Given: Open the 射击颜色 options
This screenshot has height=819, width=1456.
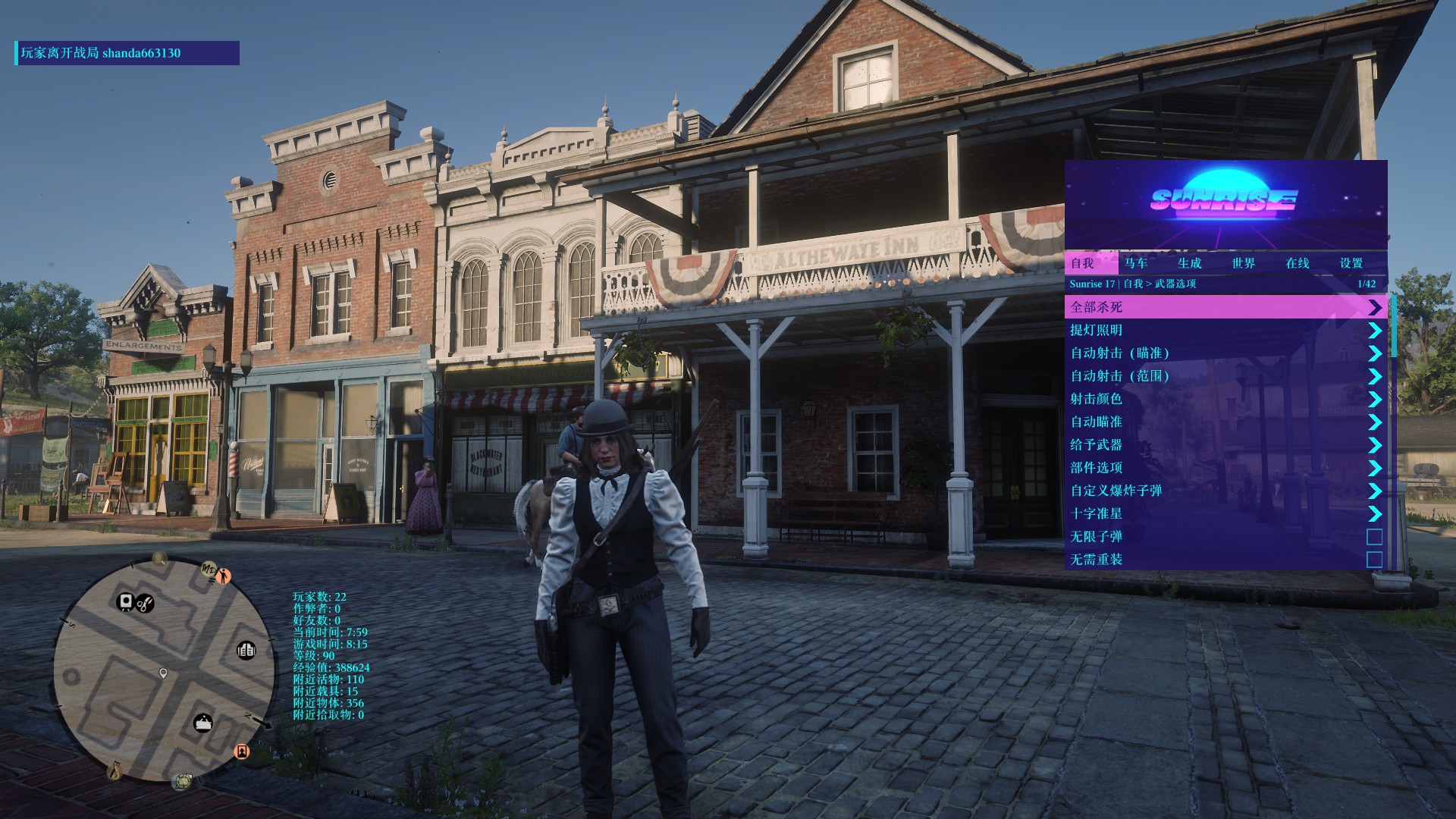Looking at the screenshot, I should coord(1225,399).
